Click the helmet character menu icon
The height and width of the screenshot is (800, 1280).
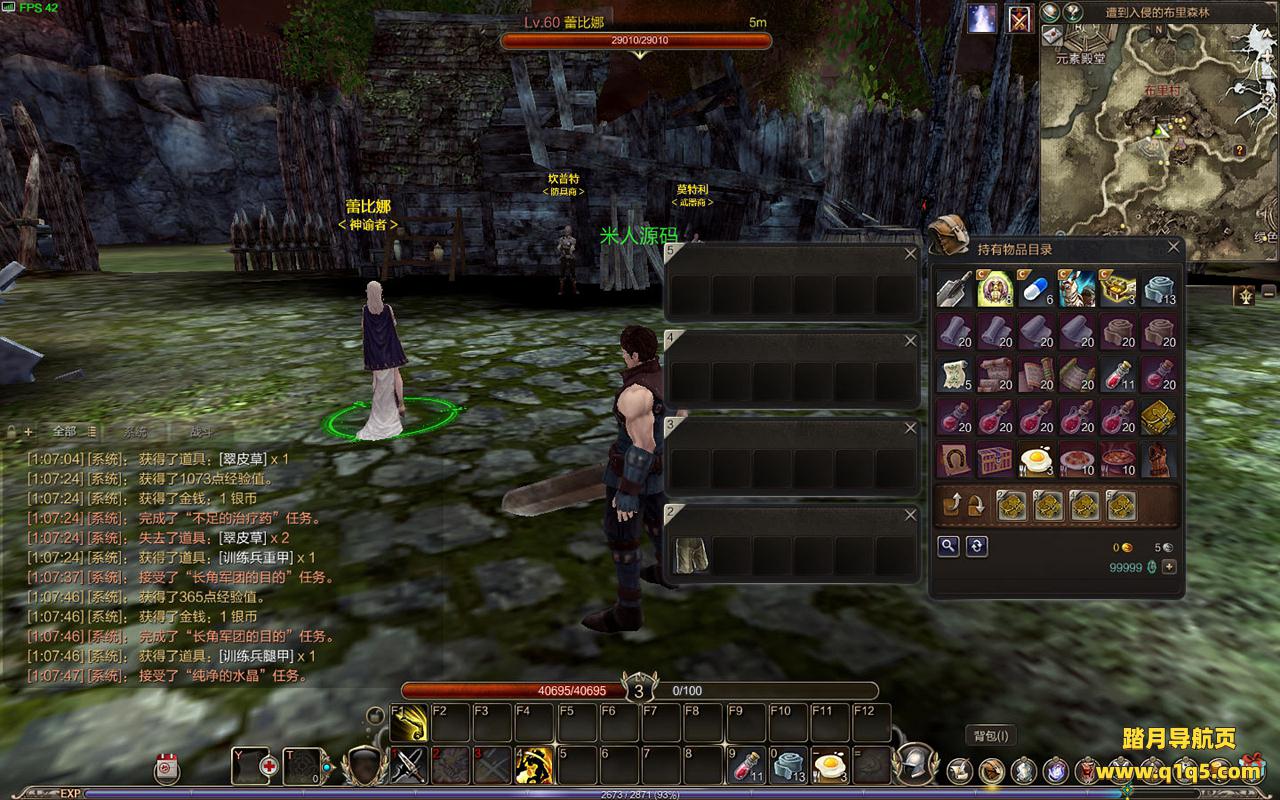913,763
